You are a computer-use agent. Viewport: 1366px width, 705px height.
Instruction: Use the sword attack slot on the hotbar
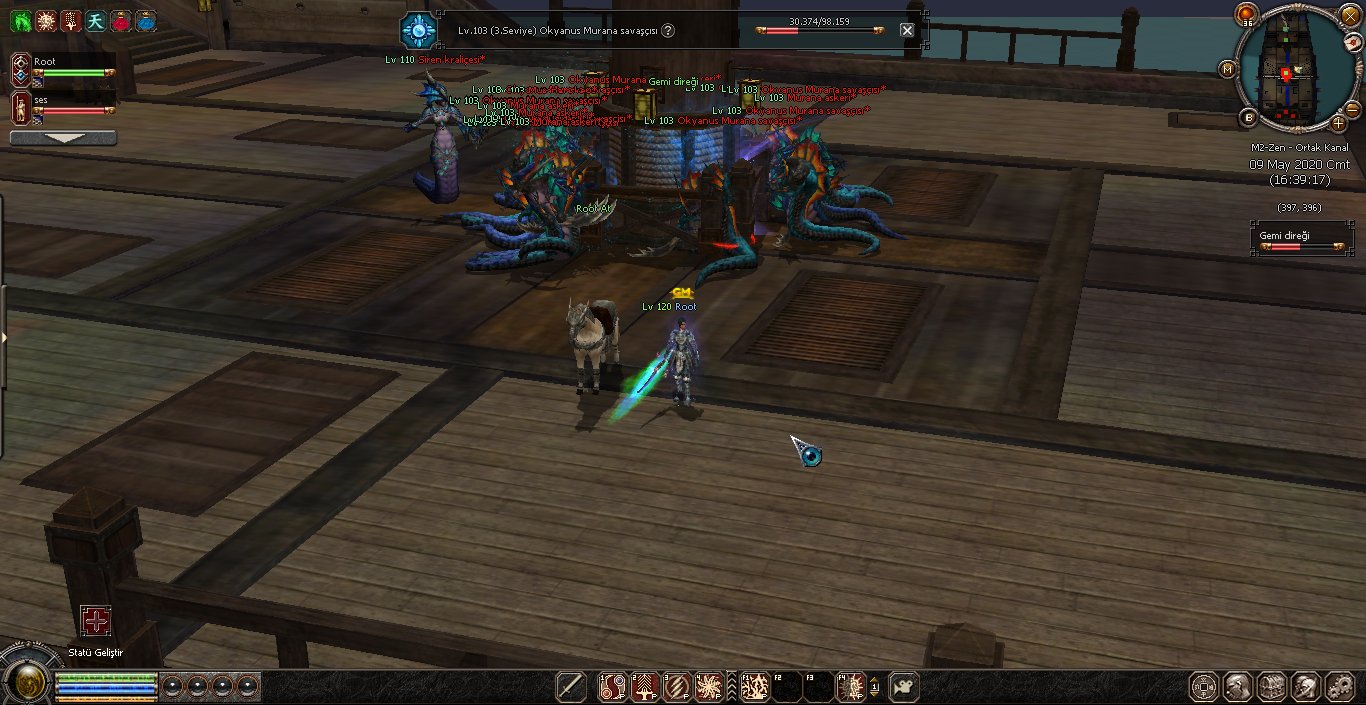(571, 687)
